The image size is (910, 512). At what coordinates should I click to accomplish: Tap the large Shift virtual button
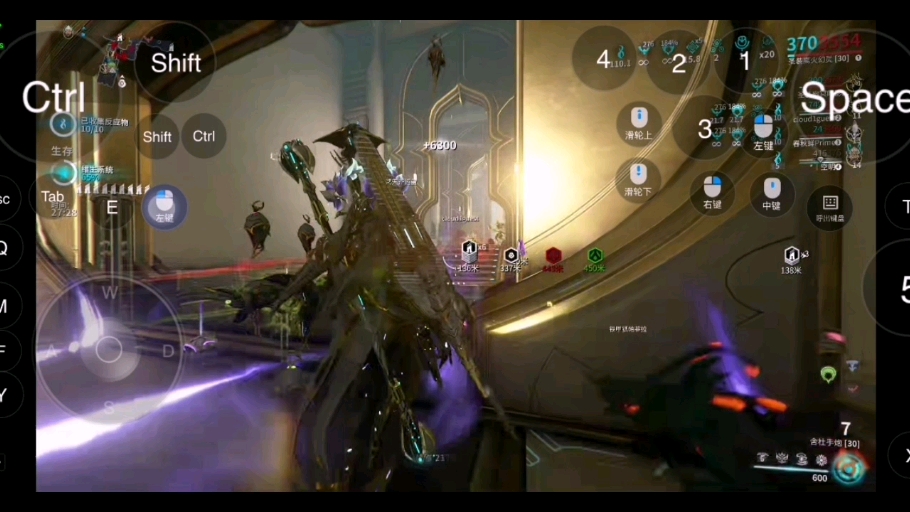pyautogui.click(x=175, y=63)
